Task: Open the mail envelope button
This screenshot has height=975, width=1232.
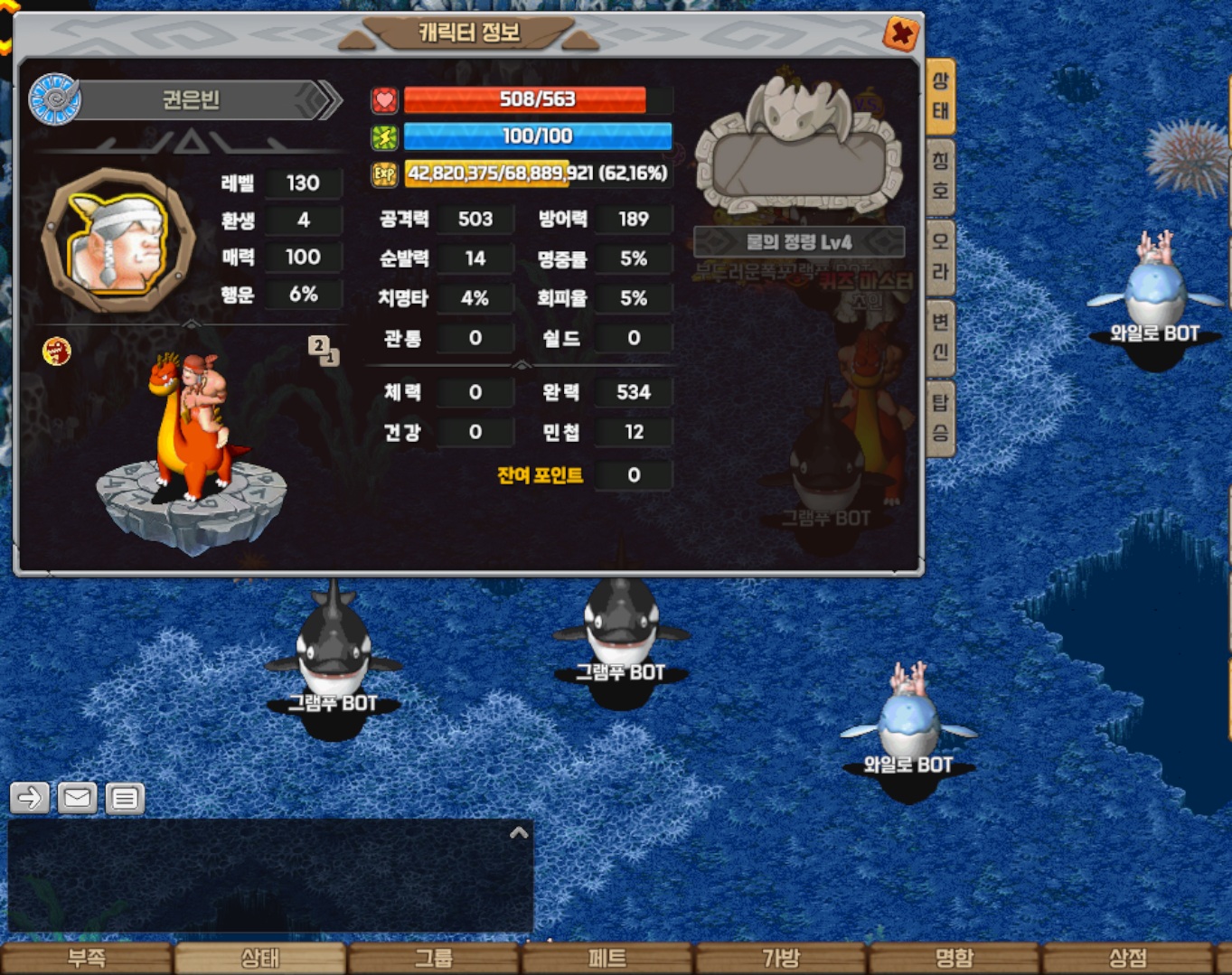Action: coord(78,798)
